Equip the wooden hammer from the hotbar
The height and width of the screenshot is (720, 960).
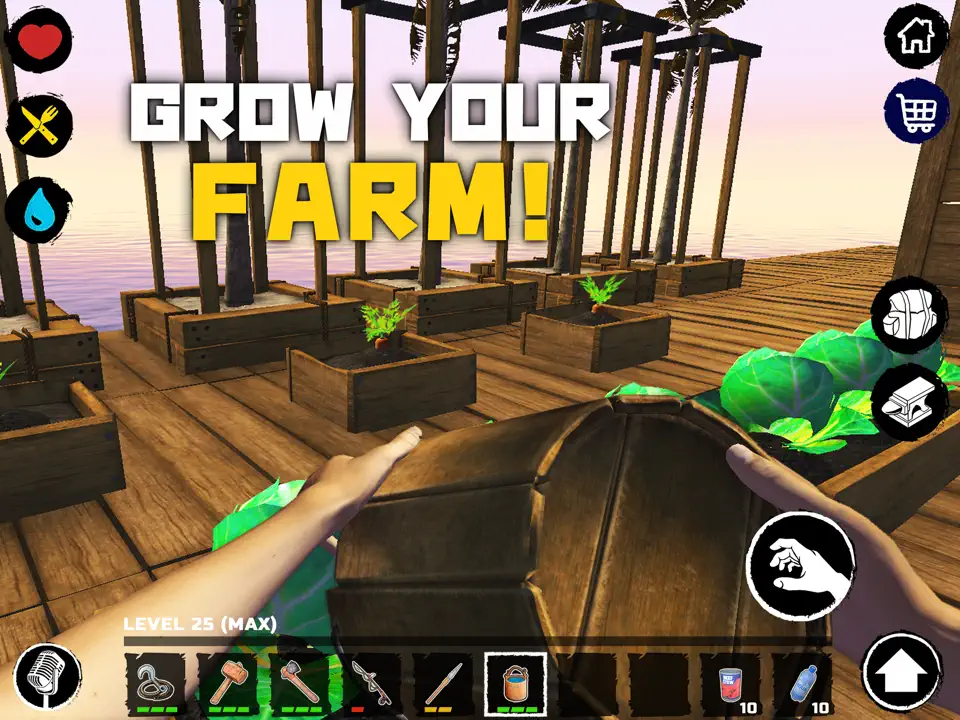point(228,685)
